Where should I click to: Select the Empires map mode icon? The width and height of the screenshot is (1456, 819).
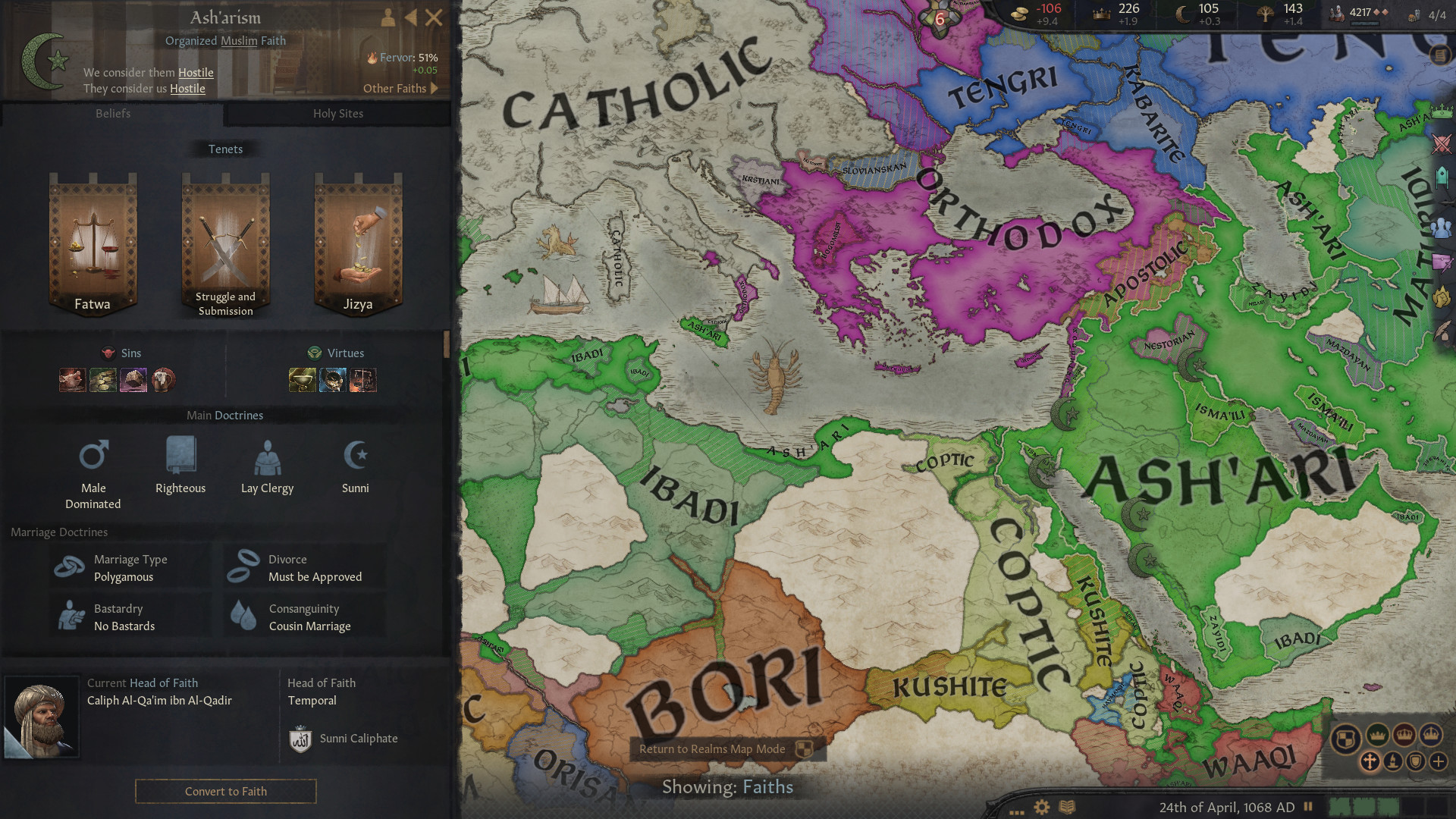(x=1430, y=736)
